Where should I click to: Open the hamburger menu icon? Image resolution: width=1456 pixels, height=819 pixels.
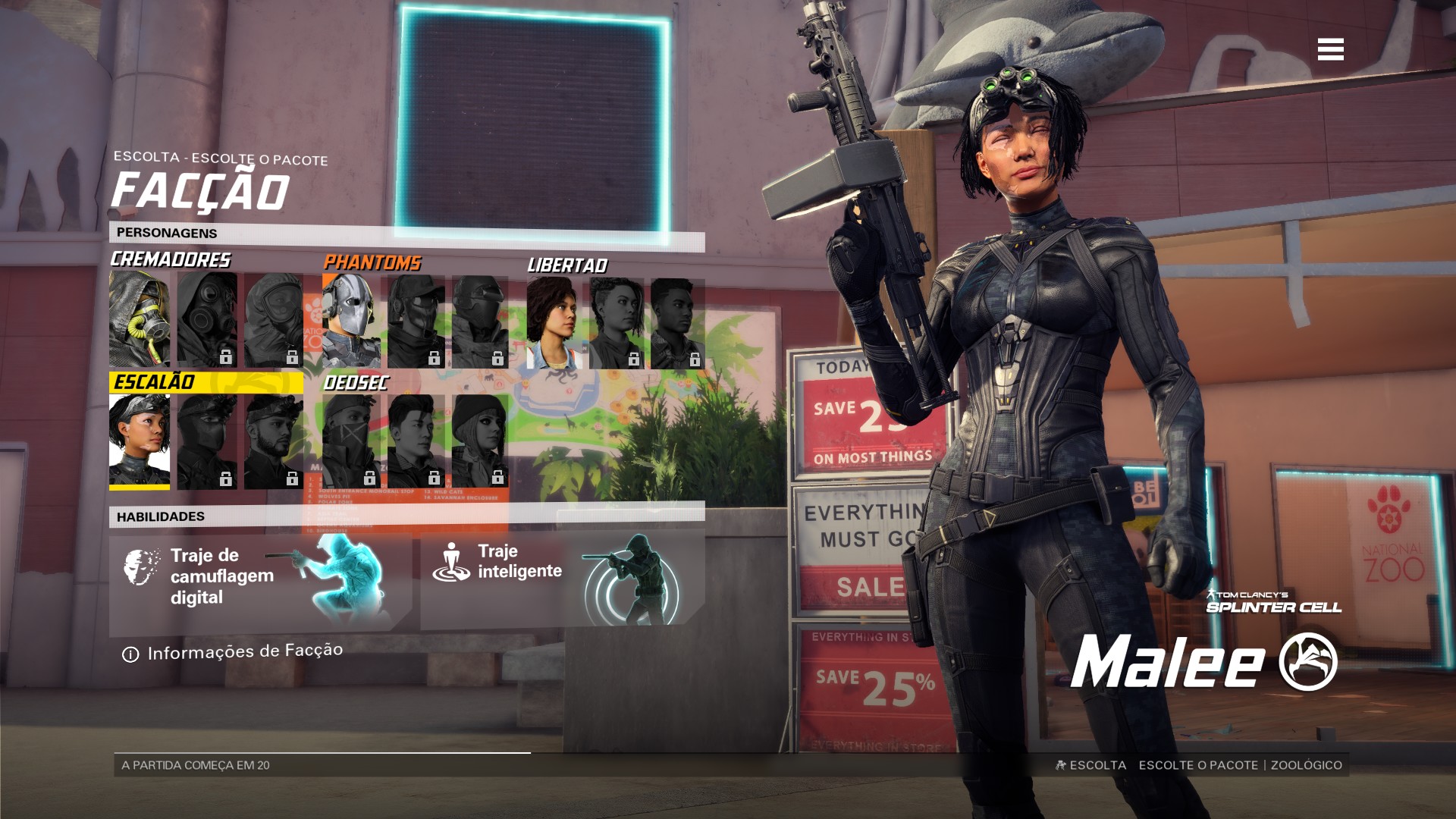(x=1330, y=49)
